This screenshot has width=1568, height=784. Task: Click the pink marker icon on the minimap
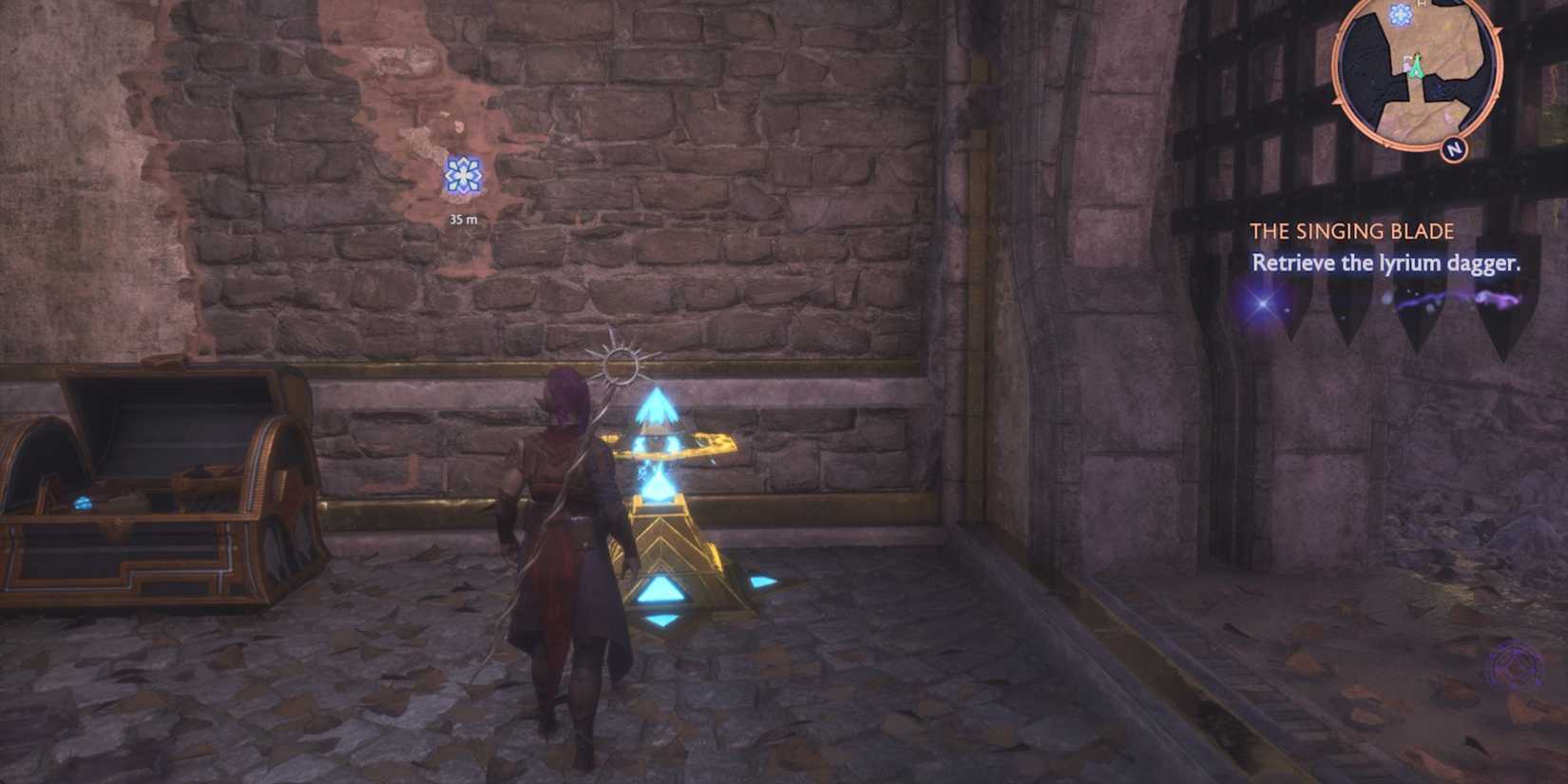point(1406,65)
